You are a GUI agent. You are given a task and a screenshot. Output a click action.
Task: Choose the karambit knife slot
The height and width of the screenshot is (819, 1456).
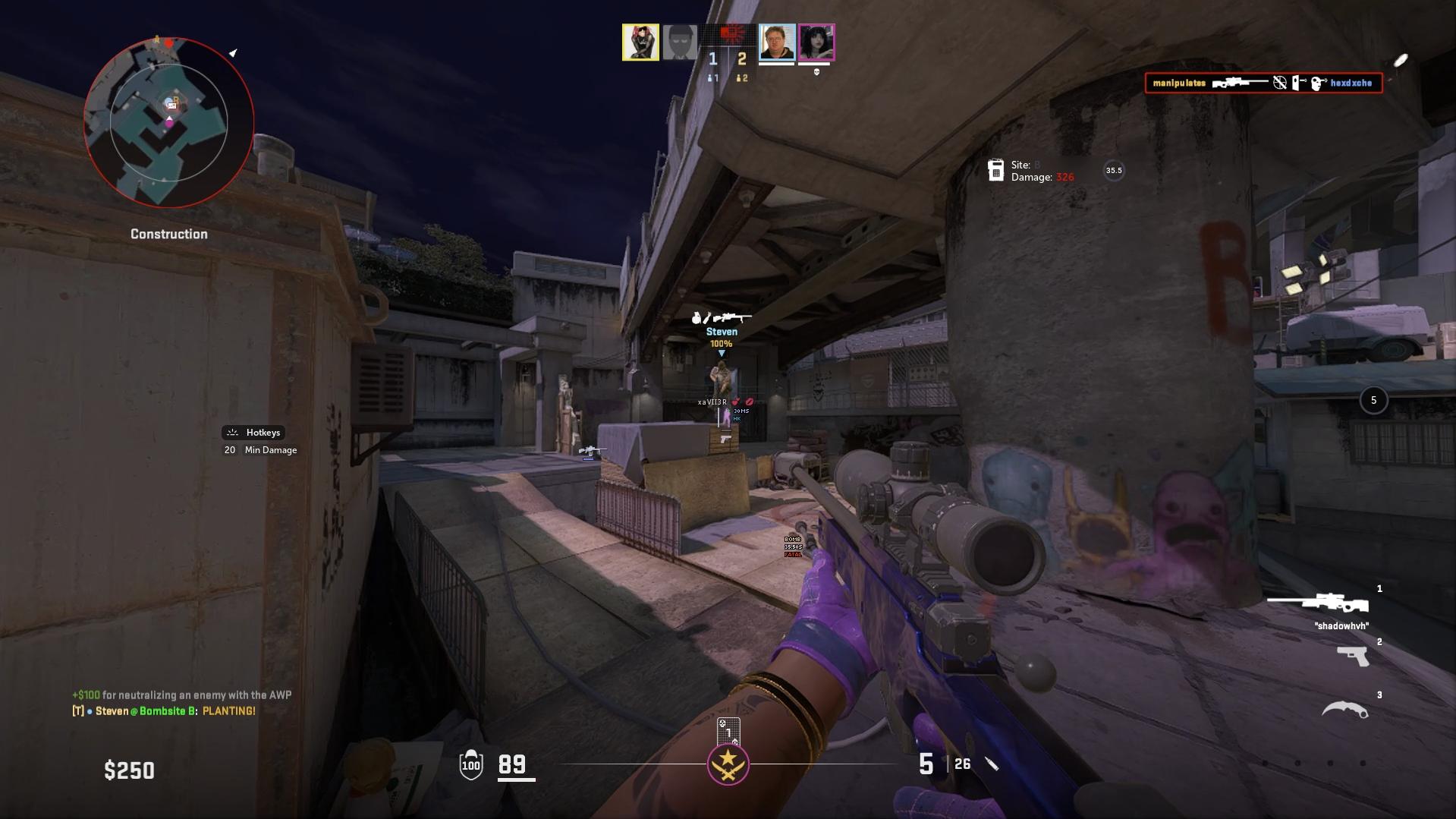click(x=1344, y=710)
